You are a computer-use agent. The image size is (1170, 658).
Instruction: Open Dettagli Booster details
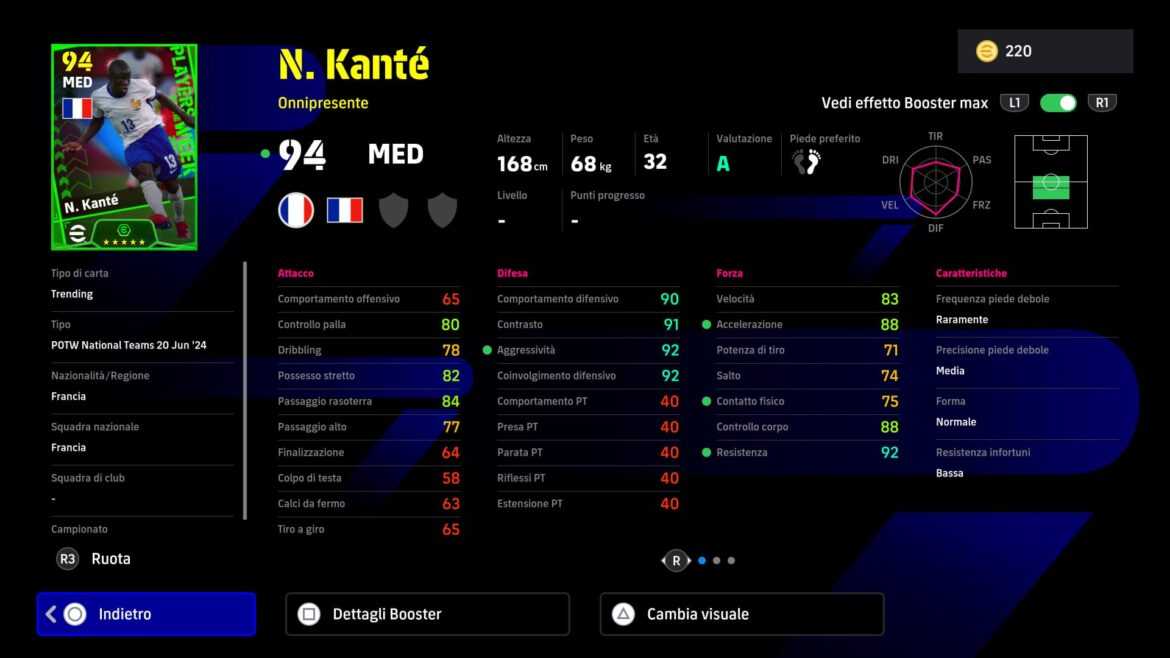coord(427,614)
